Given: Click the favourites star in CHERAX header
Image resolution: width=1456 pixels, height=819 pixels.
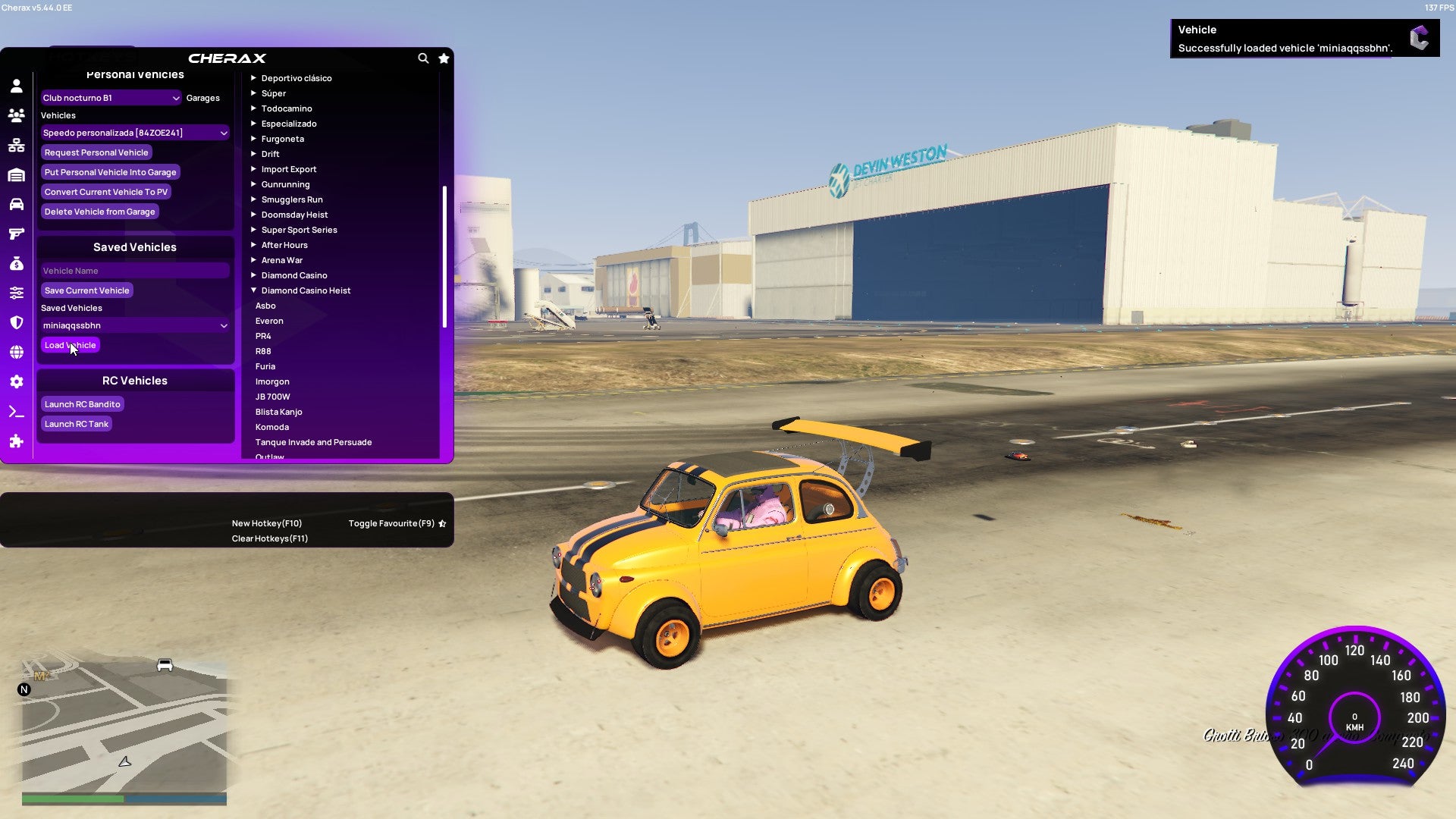Looking at the screenshot, I should (x=444, y=58).
